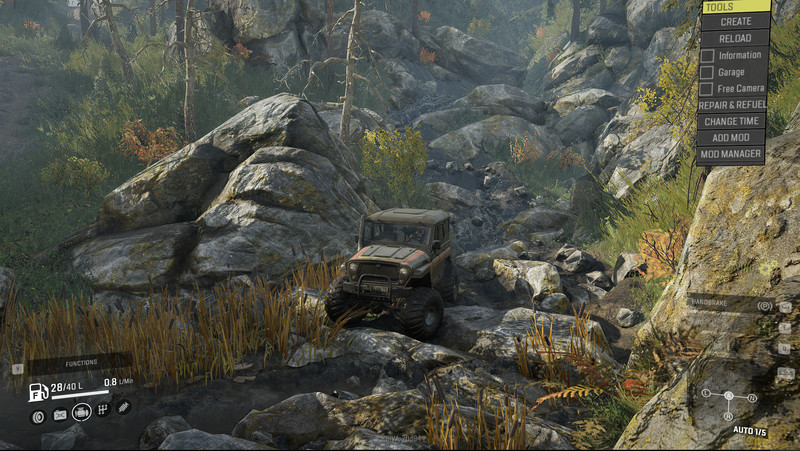Reload using the RELOAD button
Screen dimensions: 800x451
[x=735, y=38]
